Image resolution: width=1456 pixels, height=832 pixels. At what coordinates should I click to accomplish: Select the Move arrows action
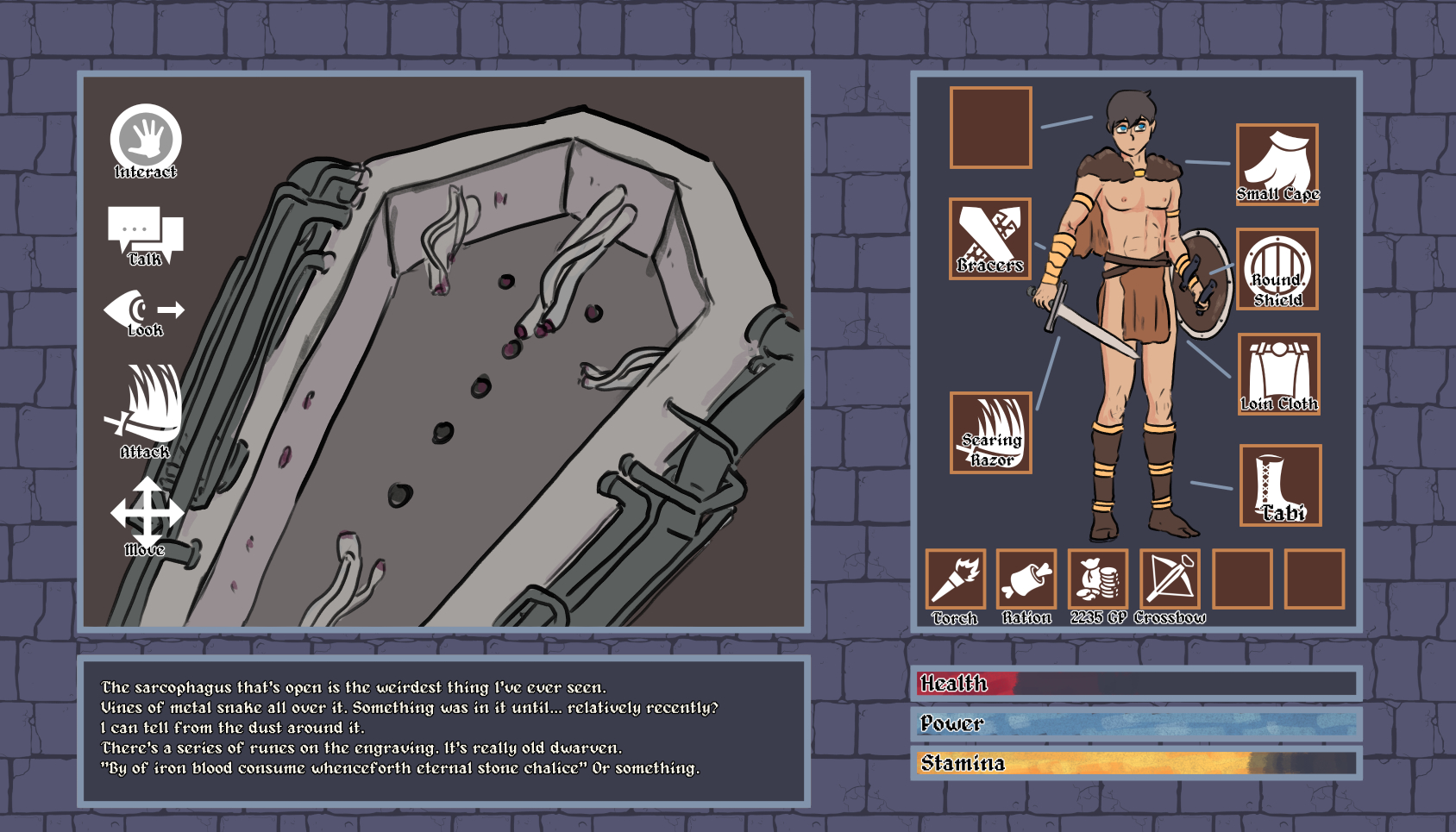pos(147,514)
